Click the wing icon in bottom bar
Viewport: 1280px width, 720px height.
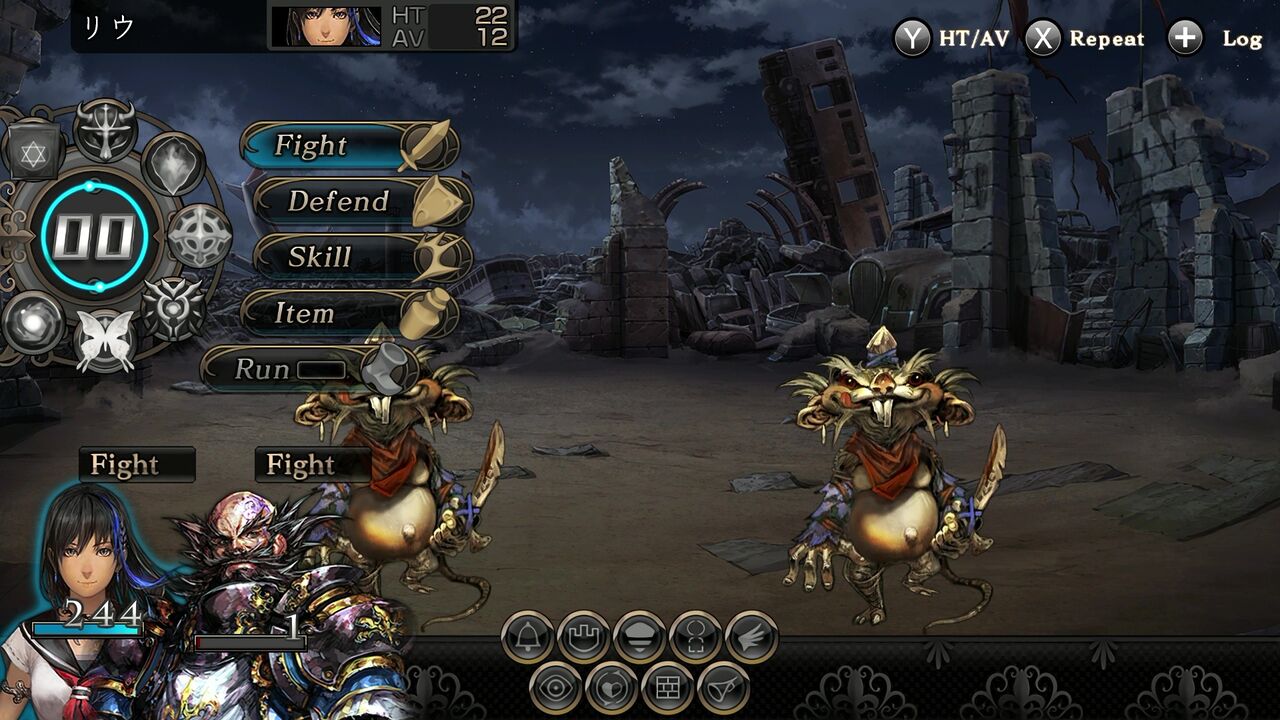click(751, 637)
